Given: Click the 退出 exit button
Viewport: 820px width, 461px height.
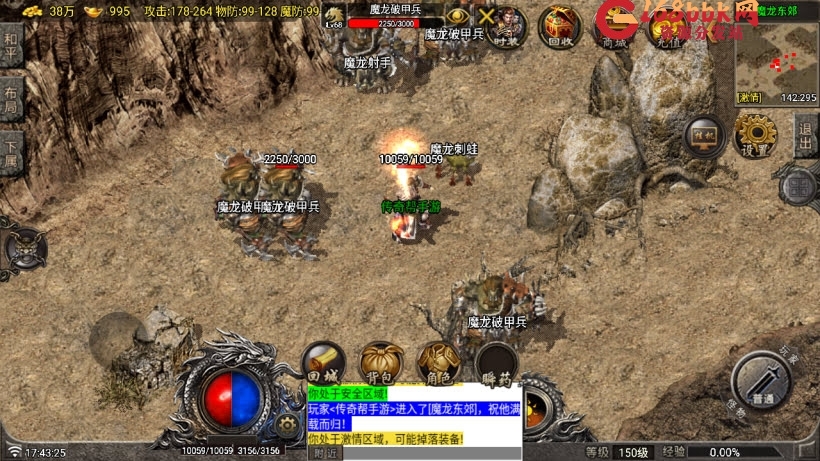Looking at the screenshot, I should click(x=806, y=134).
